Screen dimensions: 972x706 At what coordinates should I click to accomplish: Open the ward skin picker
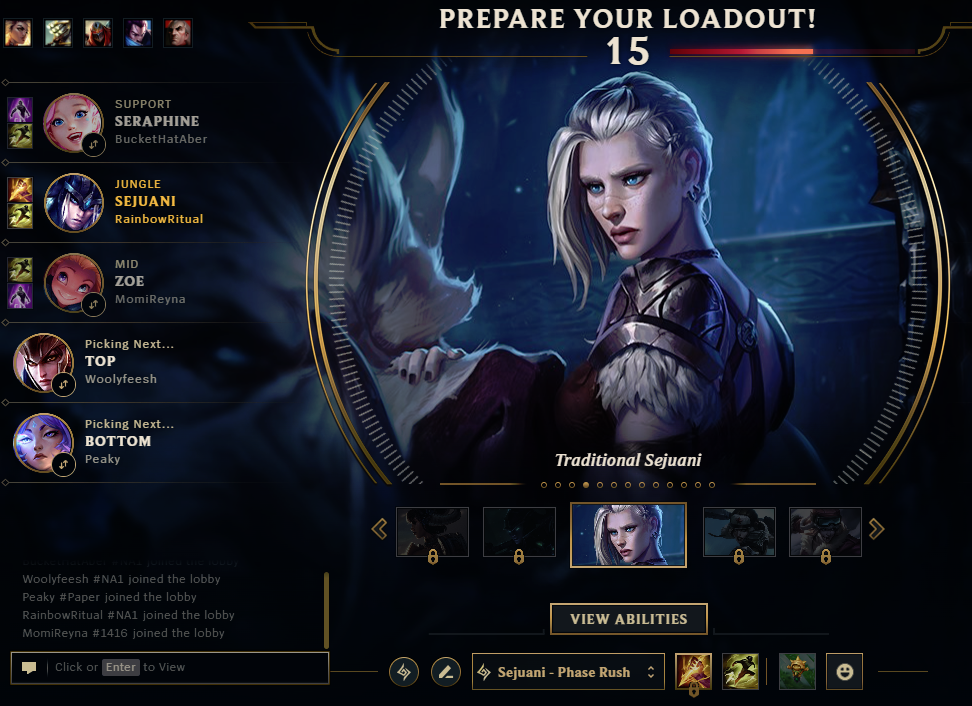(x=798, y=671)
